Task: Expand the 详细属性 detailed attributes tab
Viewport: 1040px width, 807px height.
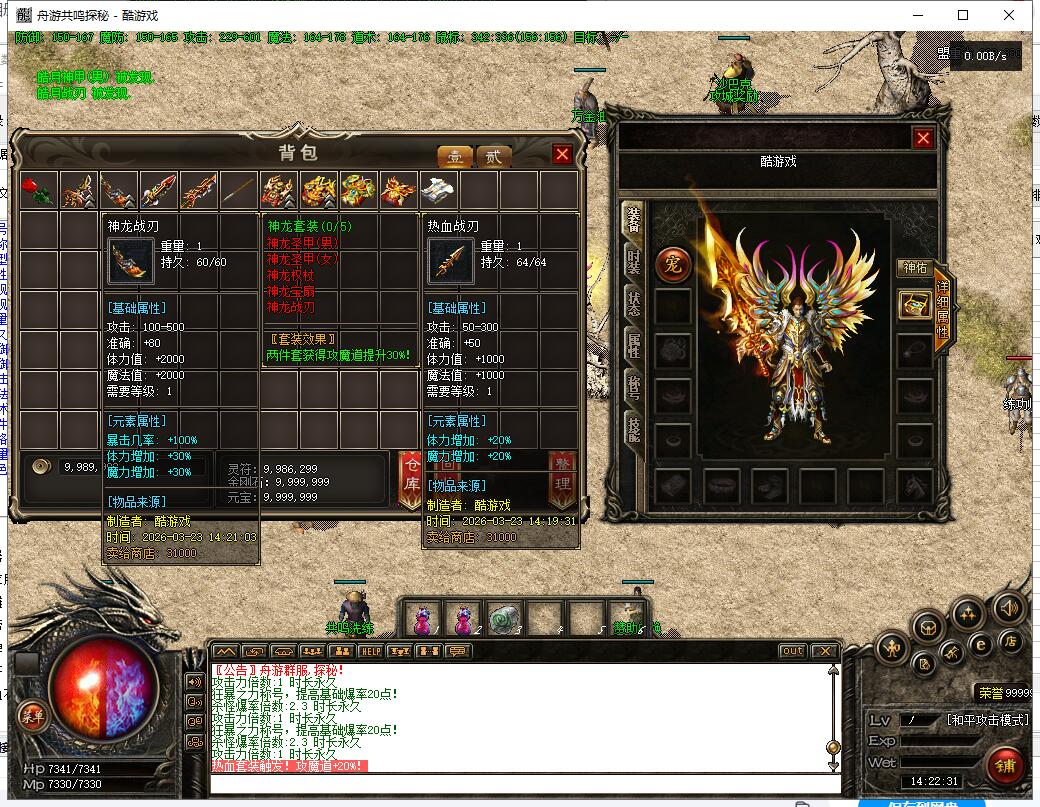Action: [942, 312]
